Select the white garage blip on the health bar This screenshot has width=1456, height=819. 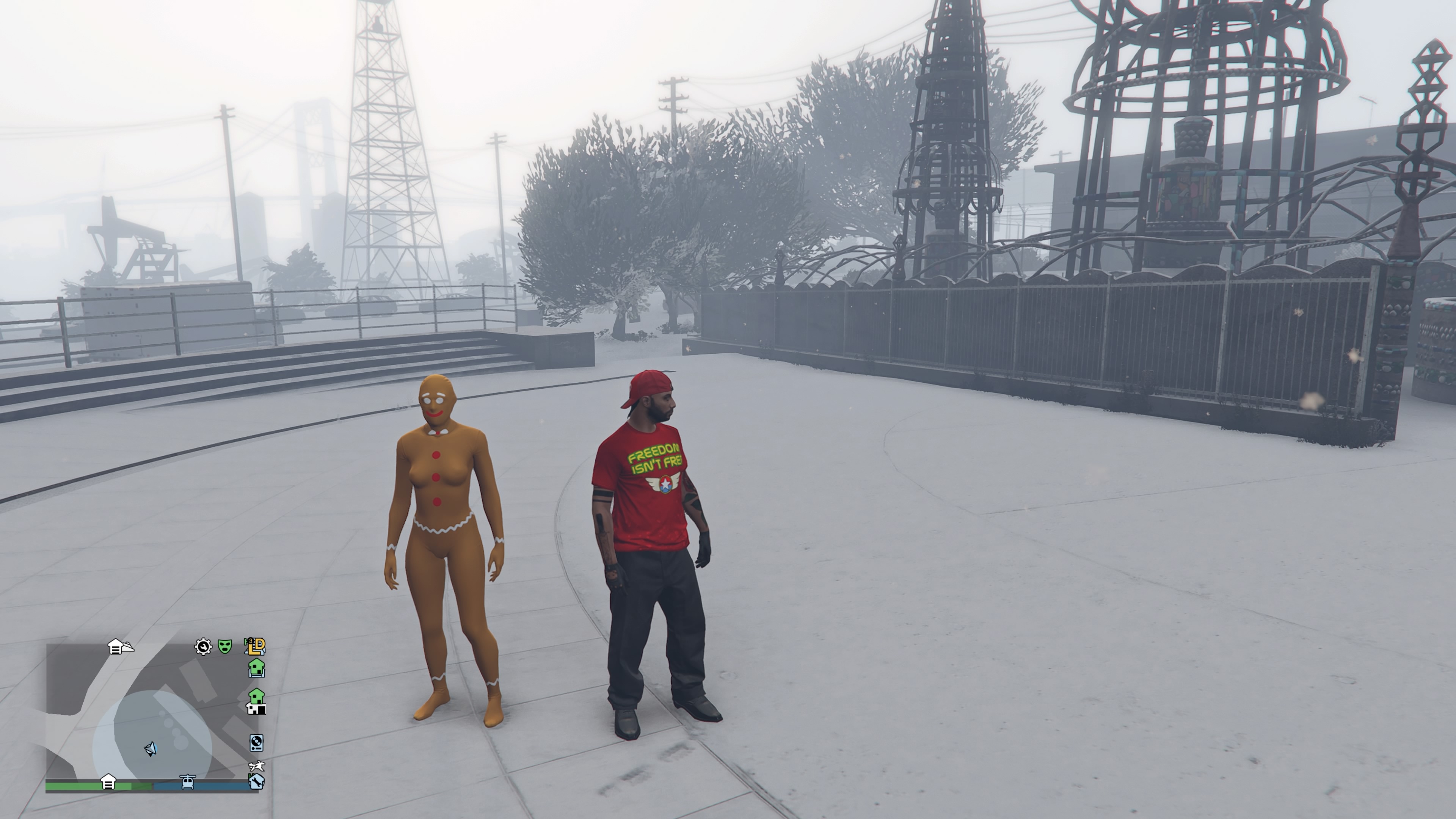point(108,782)
